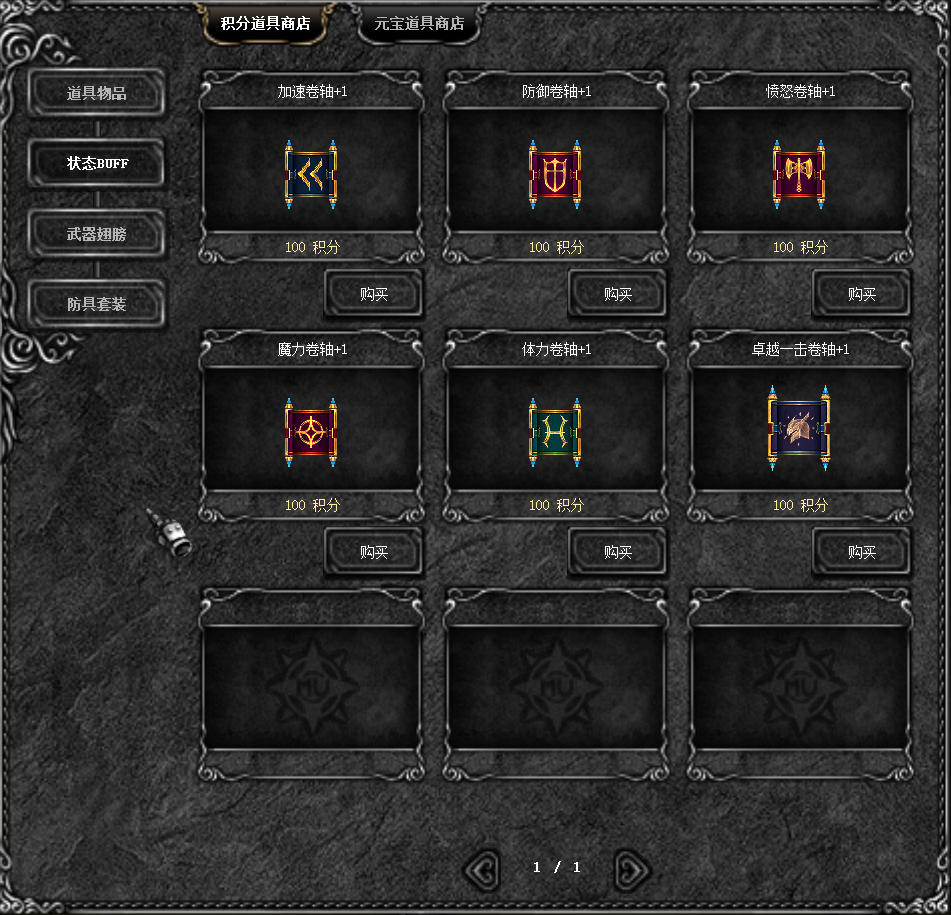Open the 防具套装 category
The height and width of the screenshot is (915, 951).
pyautogui.click(x=97, y=304)
